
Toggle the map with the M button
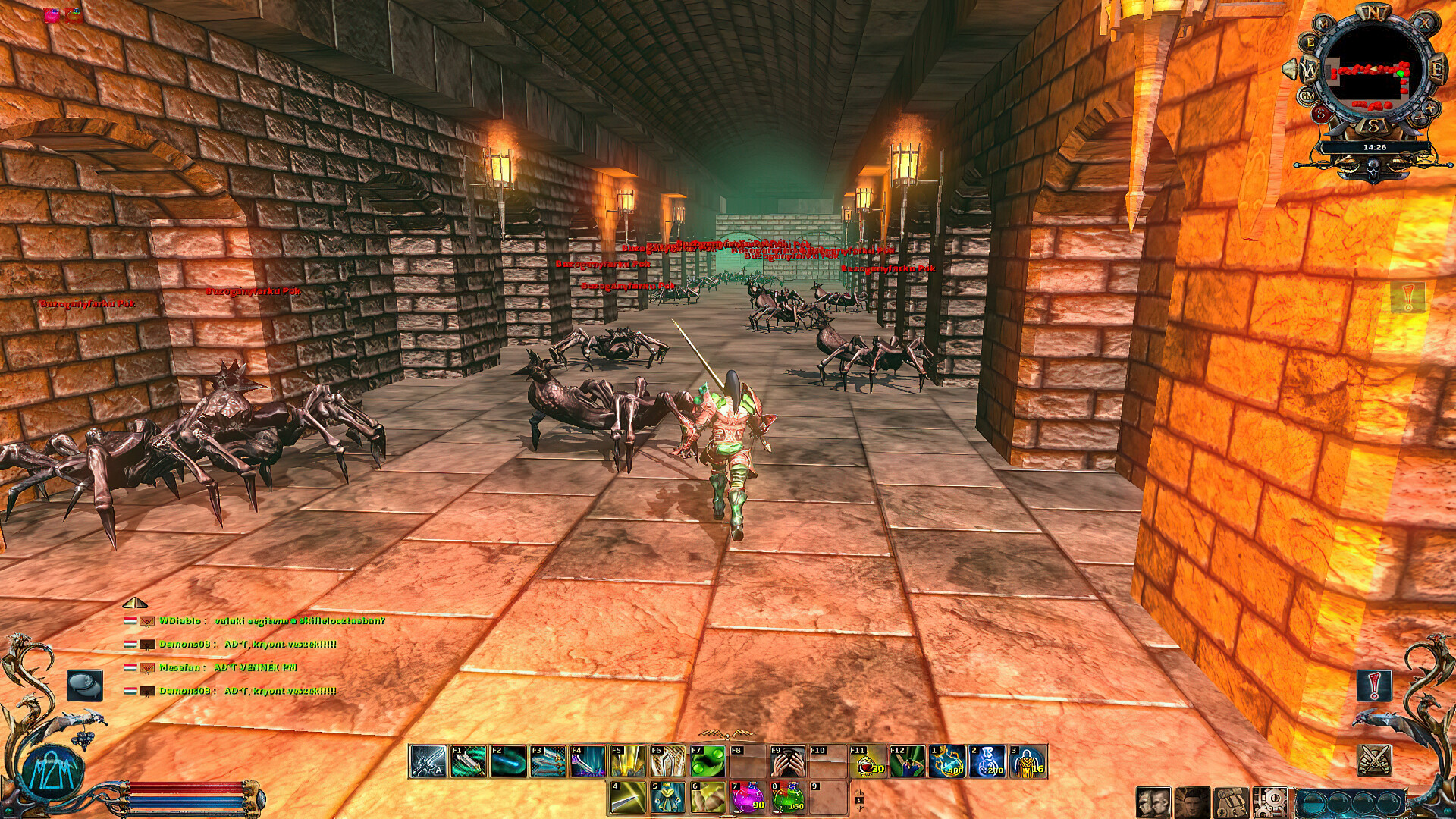point(1323,24)
